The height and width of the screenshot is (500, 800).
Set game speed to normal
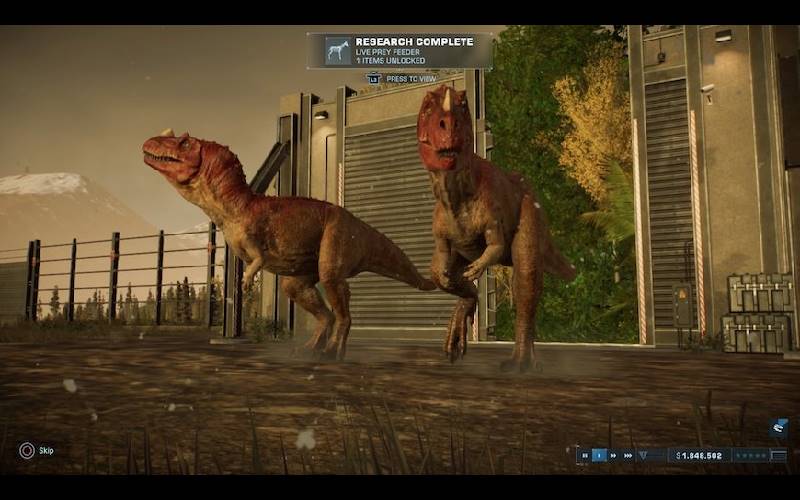(600, 455)
